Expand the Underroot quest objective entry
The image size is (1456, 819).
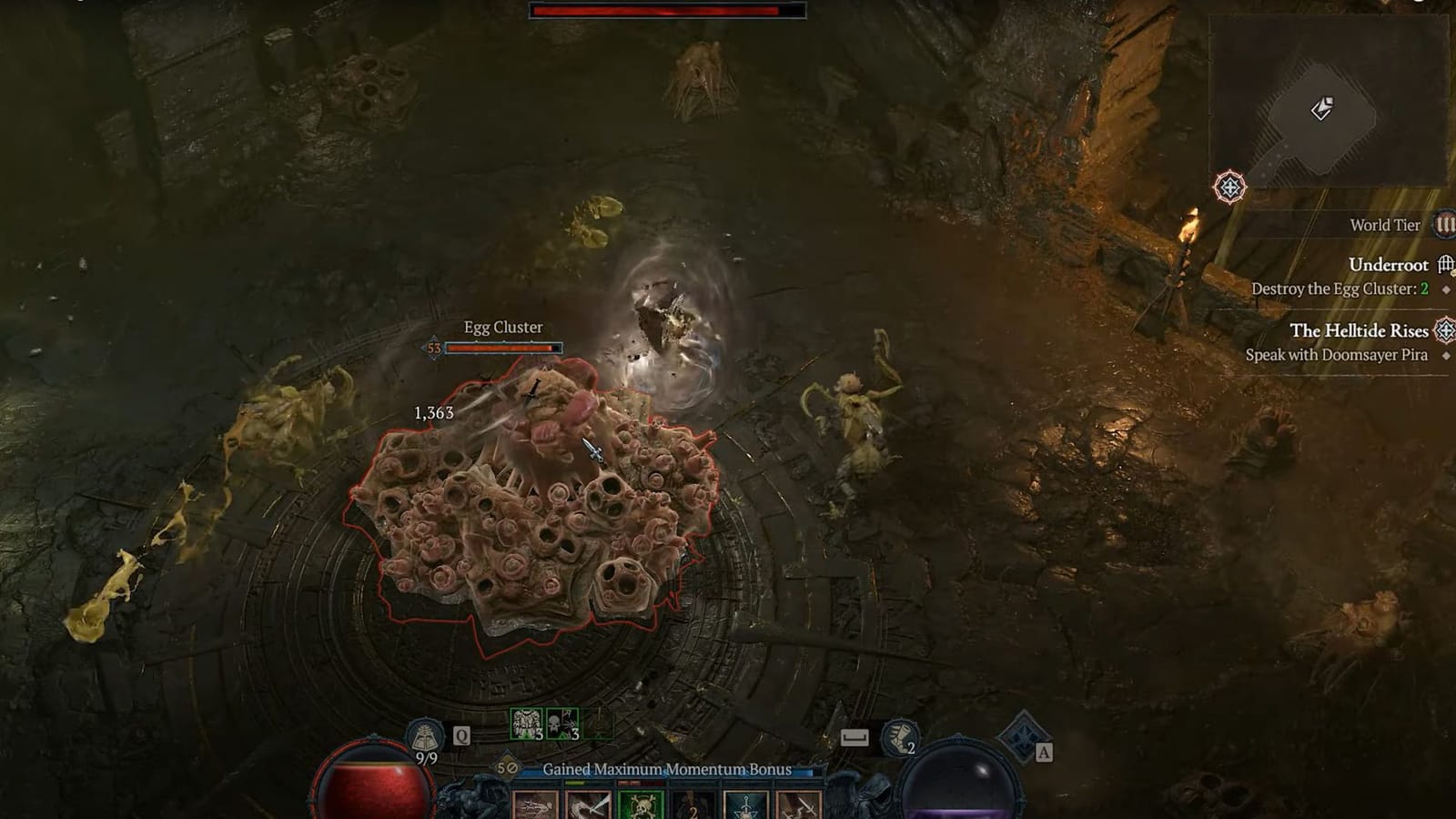pos(1389,264)
